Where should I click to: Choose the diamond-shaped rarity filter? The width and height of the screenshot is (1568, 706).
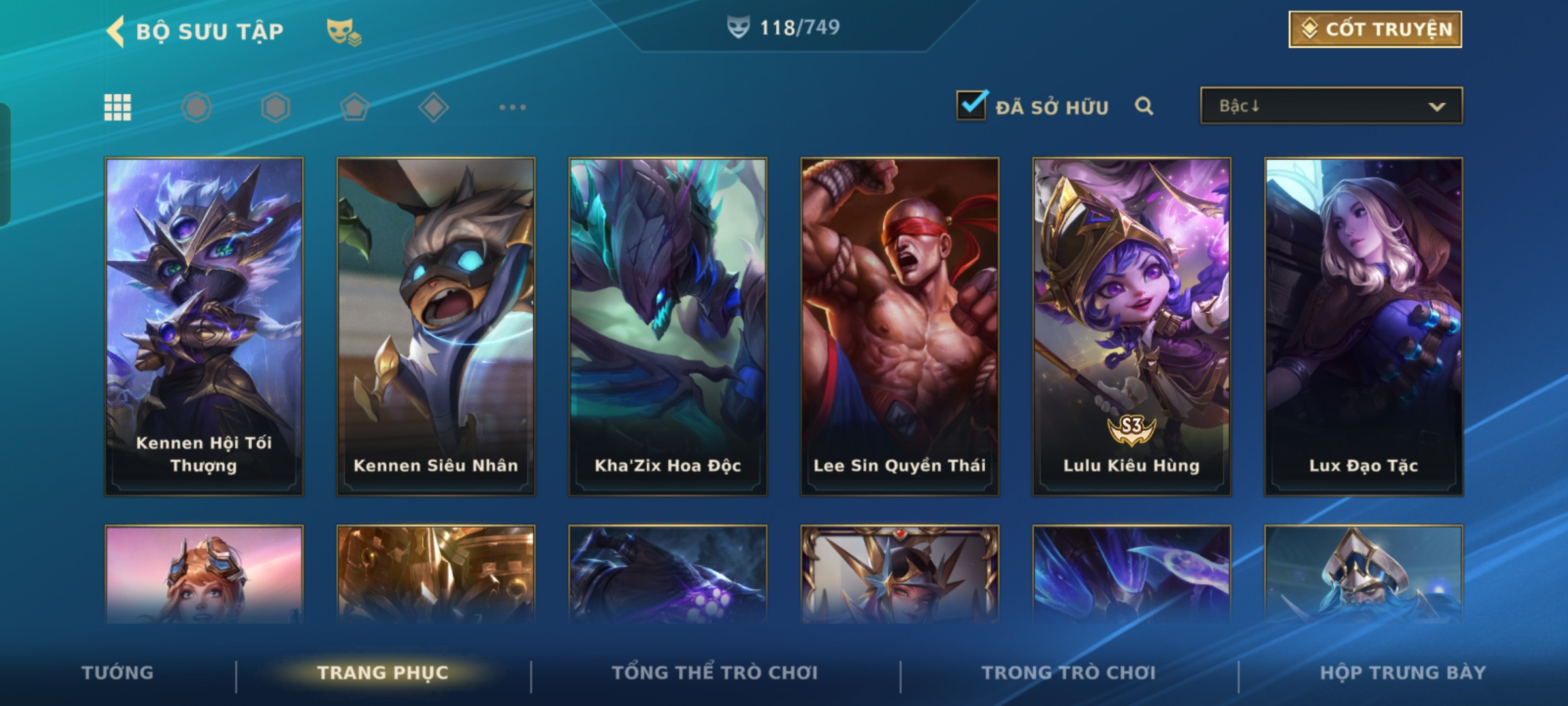tap(433, 107)
